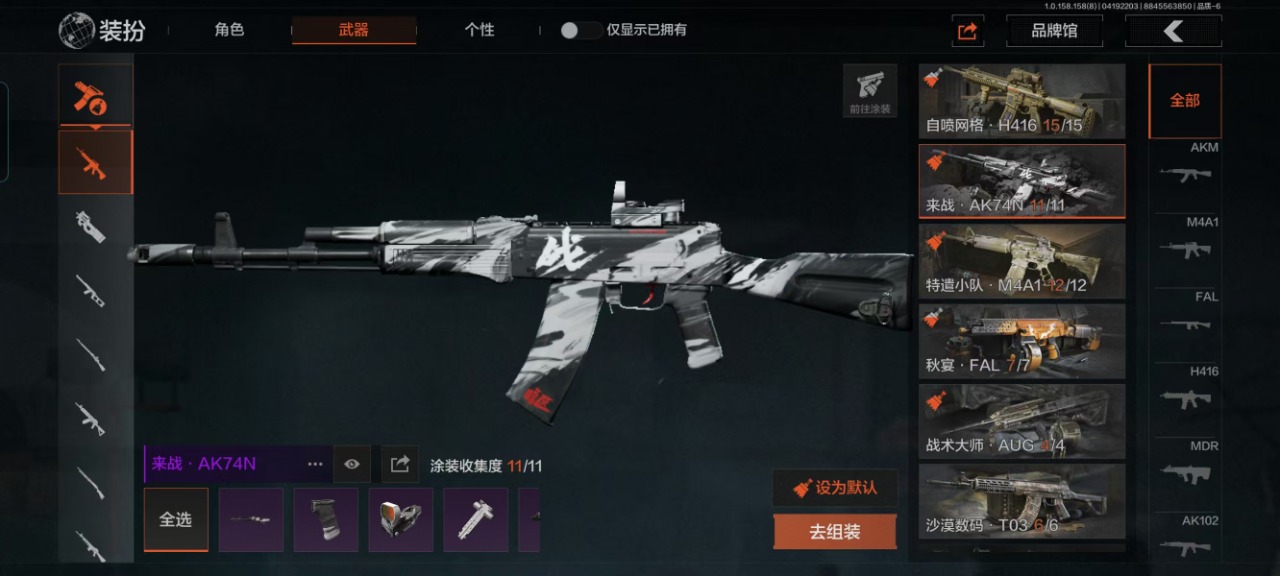Select the 自喷网格 H416 skin
The width and height of the screenshot is (1280, 576).
click(1021, 101)
